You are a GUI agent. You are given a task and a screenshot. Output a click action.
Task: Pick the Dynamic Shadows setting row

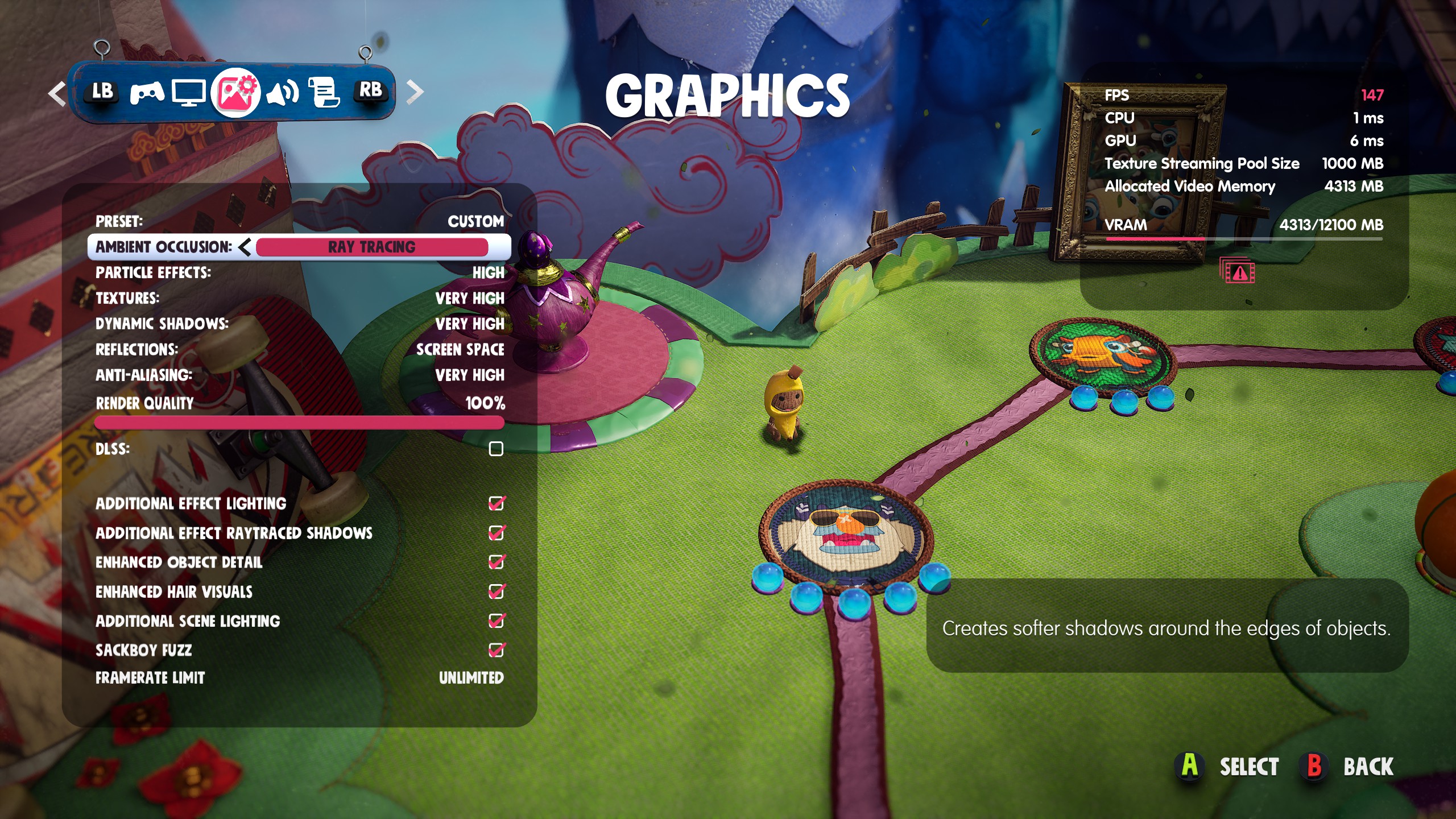click(299, 324)
